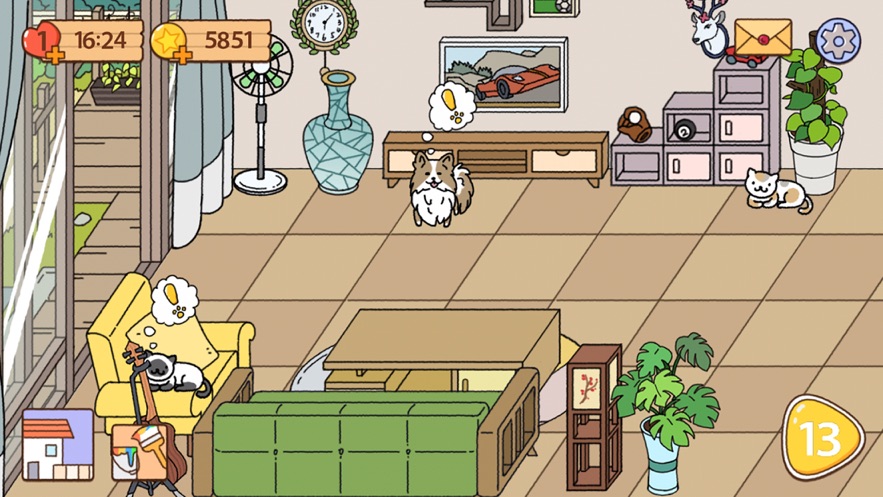Tap the thought bubble above the dog
This screenshot has height=497, width=883.
coord(455,109)
